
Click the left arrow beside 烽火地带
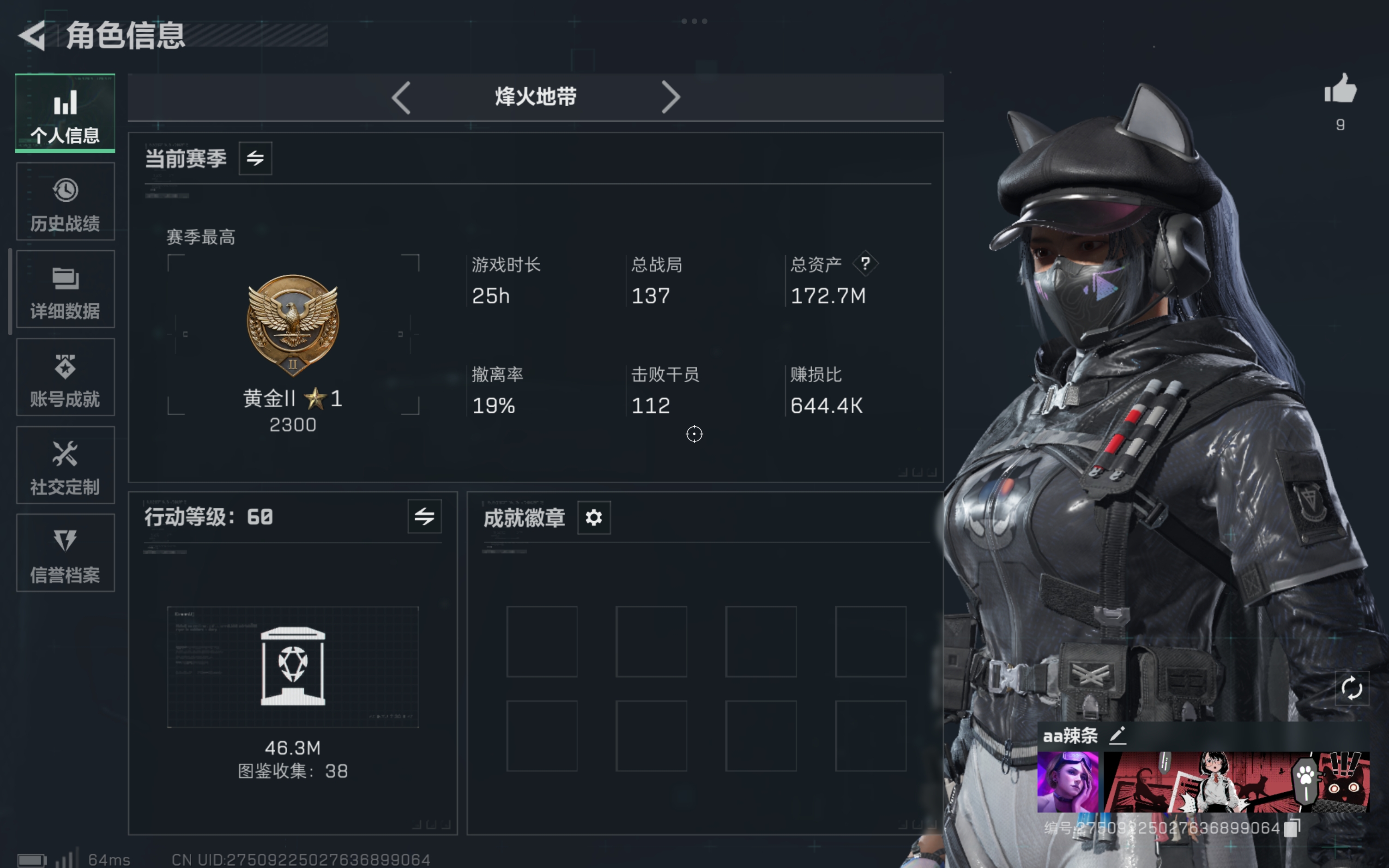point(402,97)
